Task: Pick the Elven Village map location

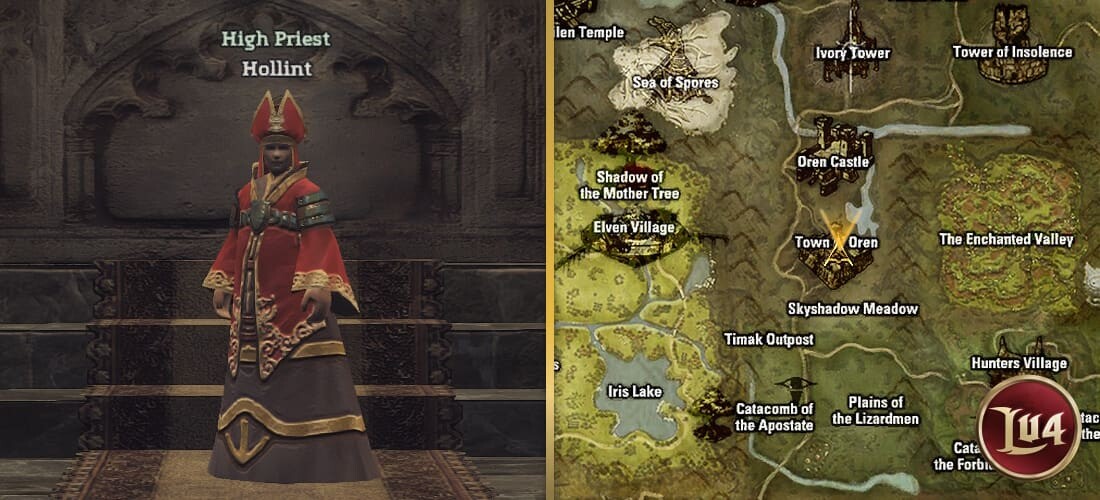Action: pyautogui.click(x=634, y=227)
